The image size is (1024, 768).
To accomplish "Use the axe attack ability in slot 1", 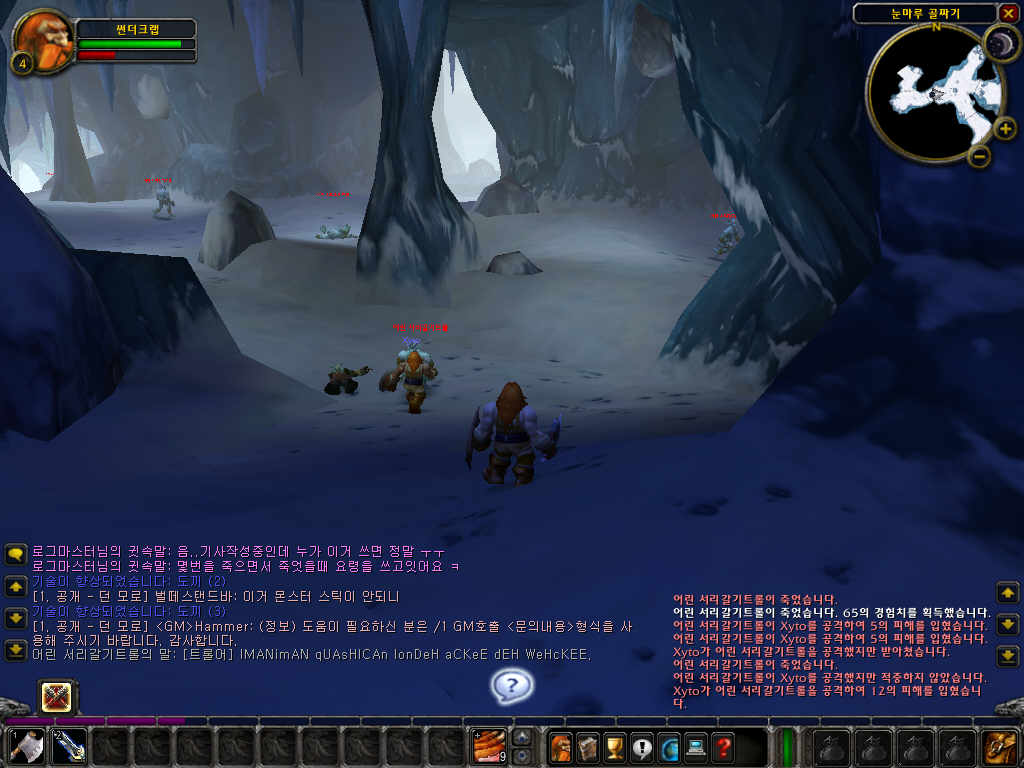I will [26, 746].
